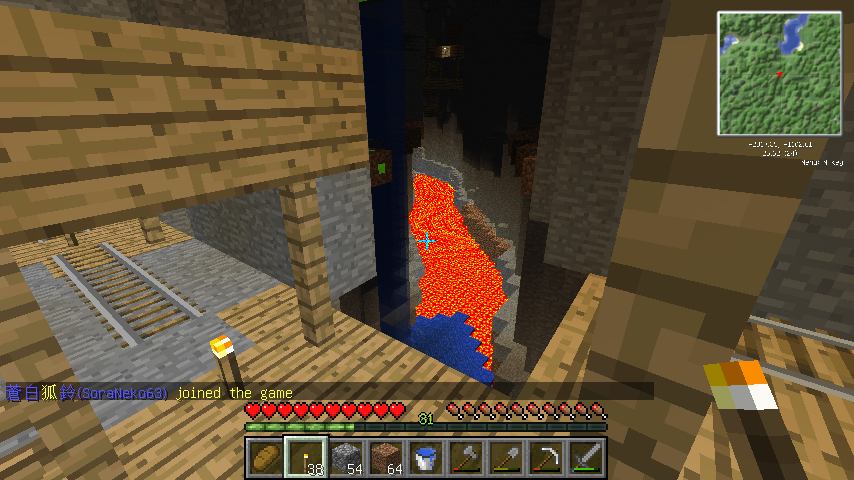Choose the cobblestone stack slot

pyautogui.click(x=345, y=458)
